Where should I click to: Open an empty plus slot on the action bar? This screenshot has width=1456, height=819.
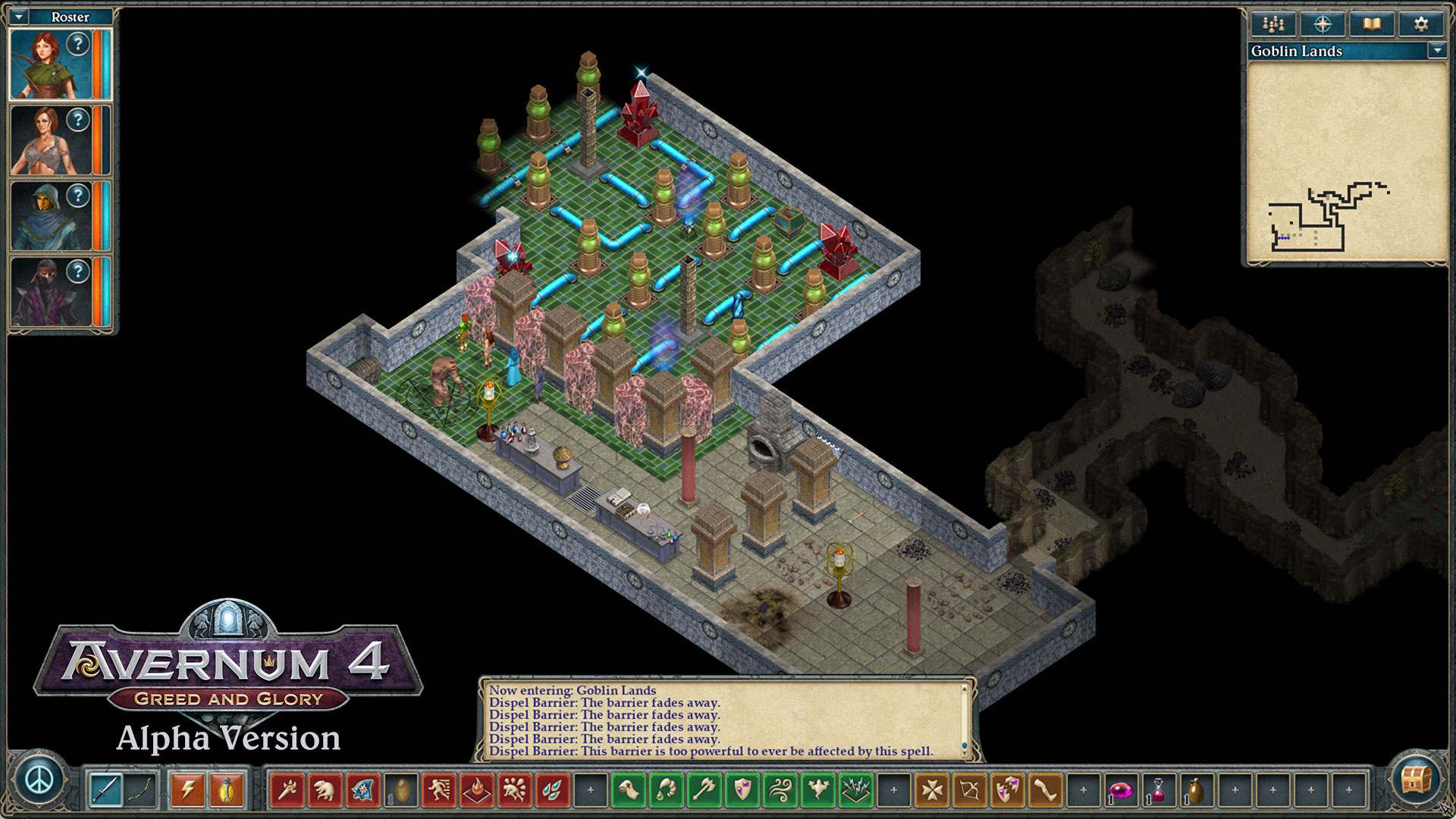click(x=590, y=791)
